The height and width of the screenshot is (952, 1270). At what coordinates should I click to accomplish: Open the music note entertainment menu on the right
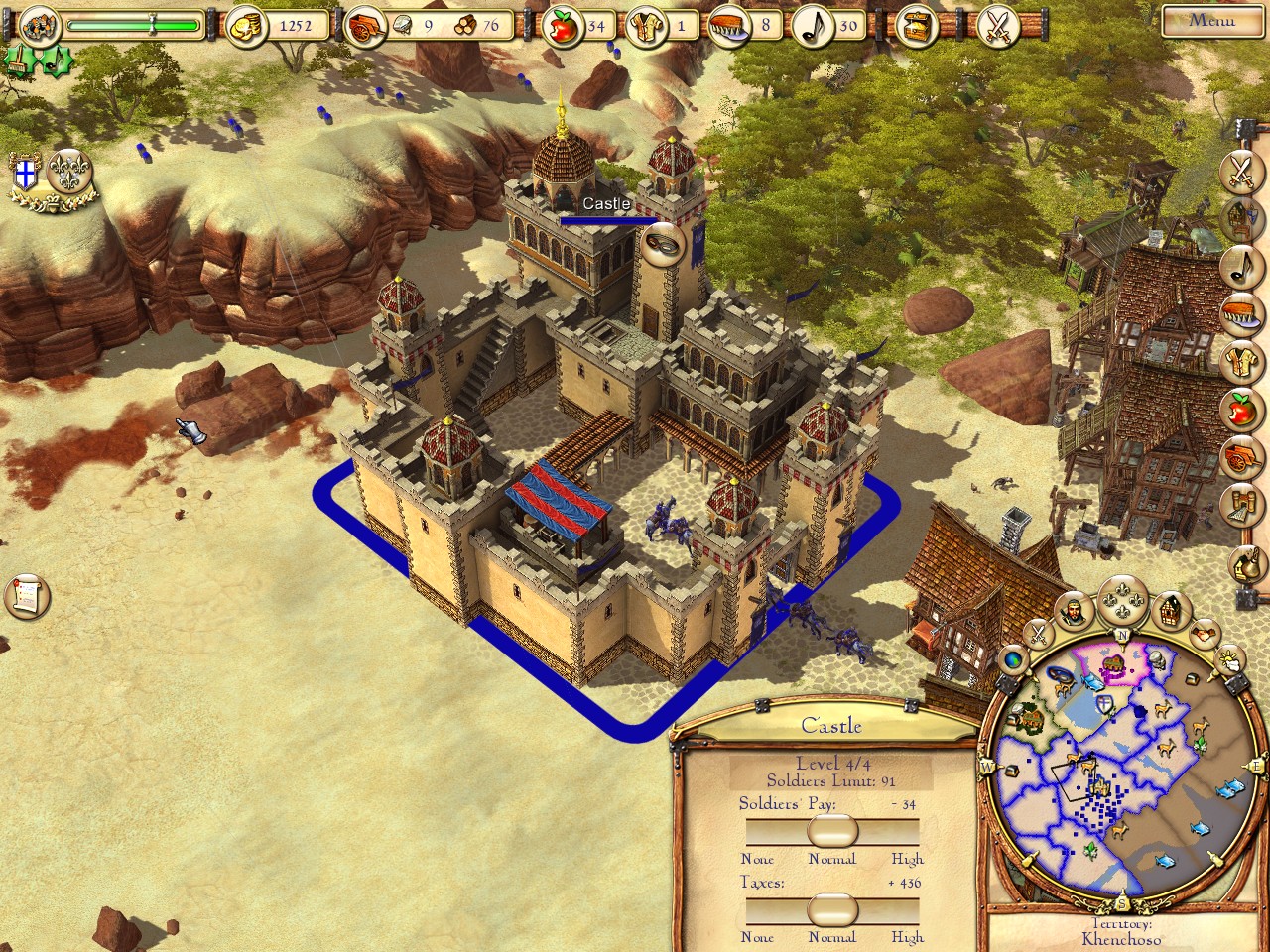point(1240,263)
